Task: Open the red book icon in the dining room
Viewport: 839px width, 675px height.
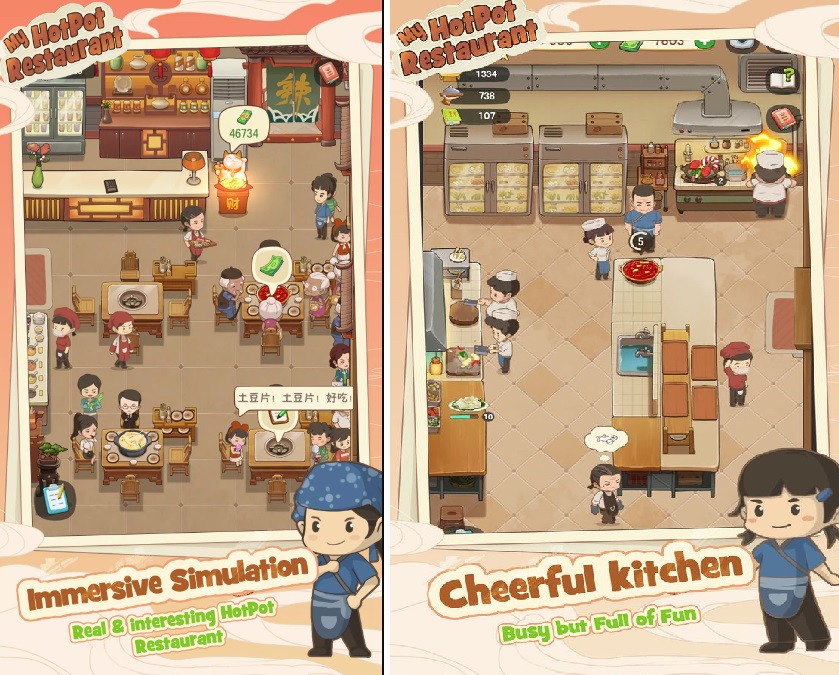Action: click(330, 73)
